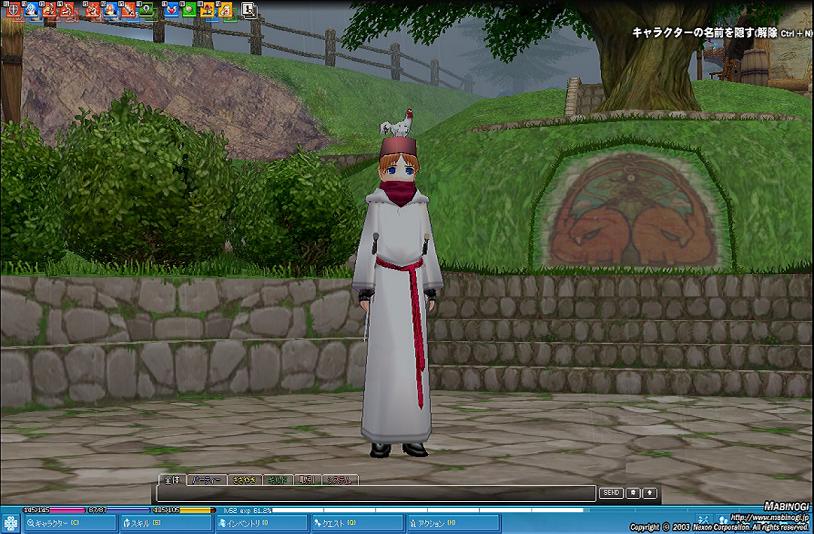Viewport: 814px width, 534px height.
Task: Switch to the ささやき (Whisper) chat tab
Action: pos(245,480)
